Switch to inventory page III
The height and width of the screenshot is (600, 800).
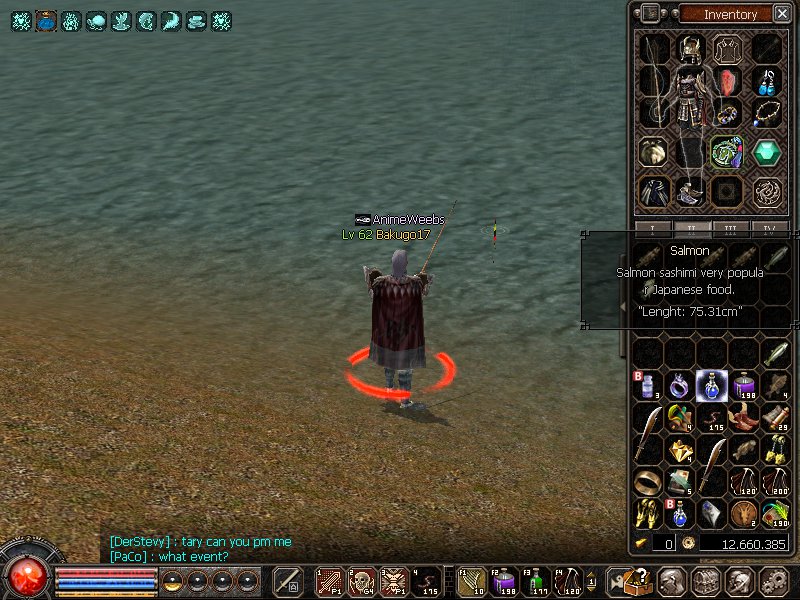pos(730,228)
